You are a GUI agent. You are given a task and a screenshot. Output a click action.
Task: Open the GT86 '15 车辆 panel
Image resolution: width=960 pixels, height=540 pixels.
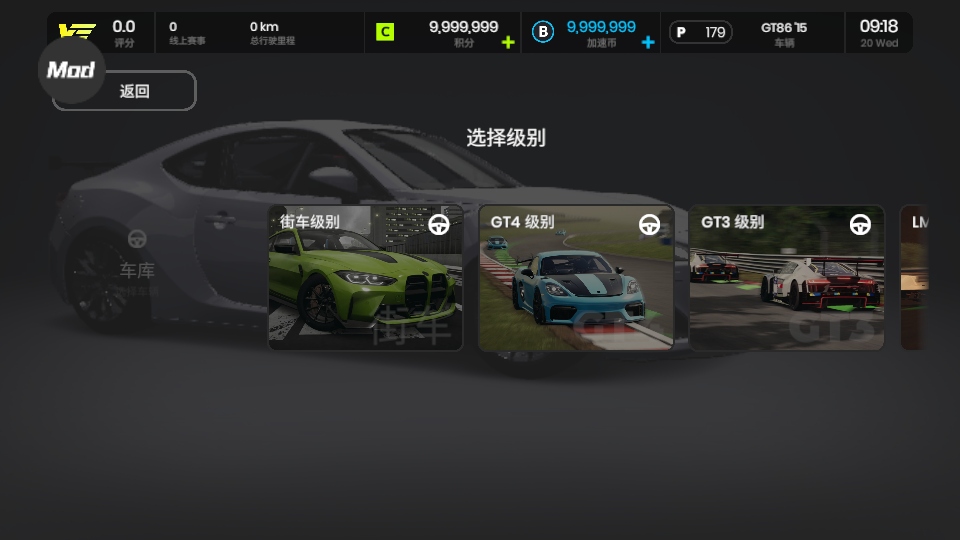783,33
